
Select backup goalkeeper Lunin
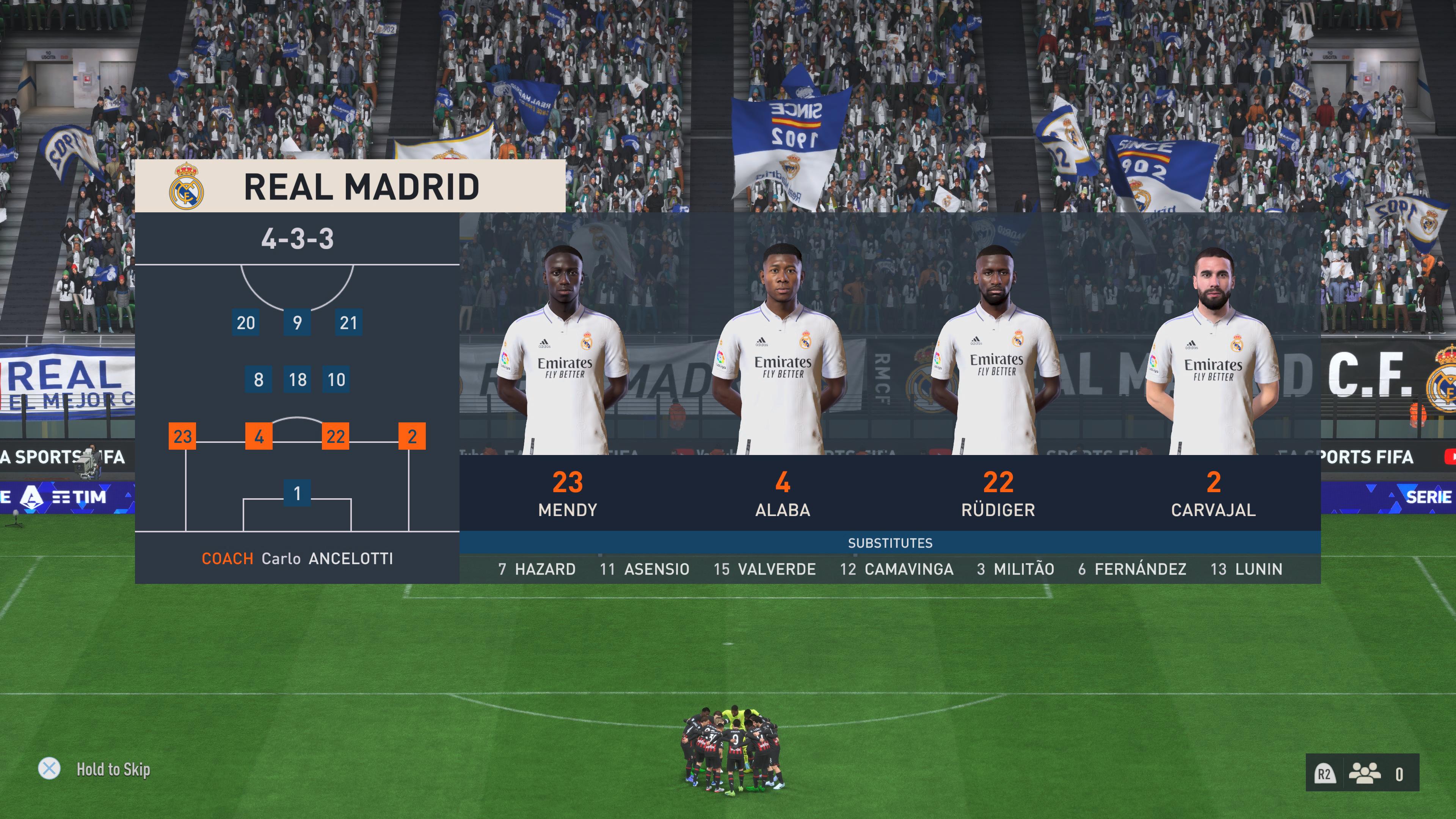[x=1247, y=569]
